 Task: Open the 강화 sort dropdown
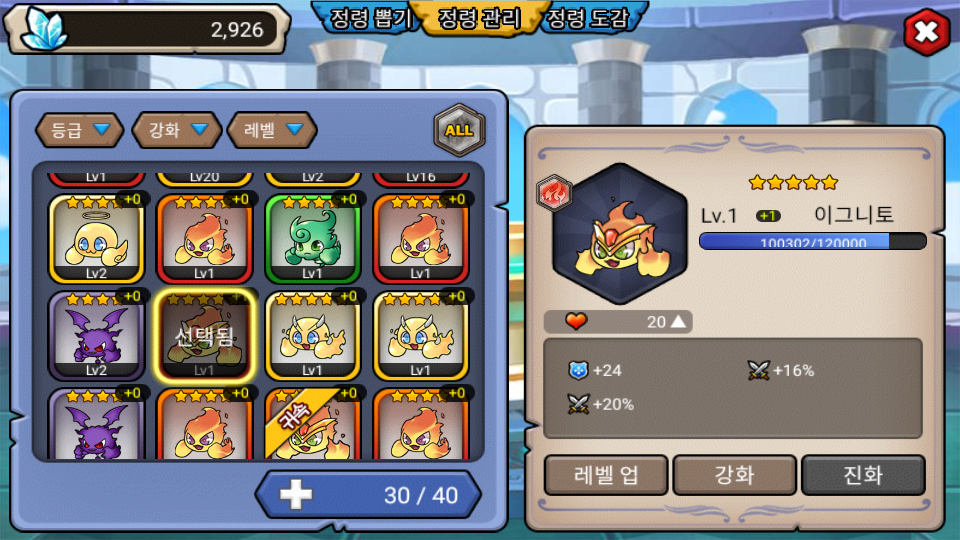177,130
